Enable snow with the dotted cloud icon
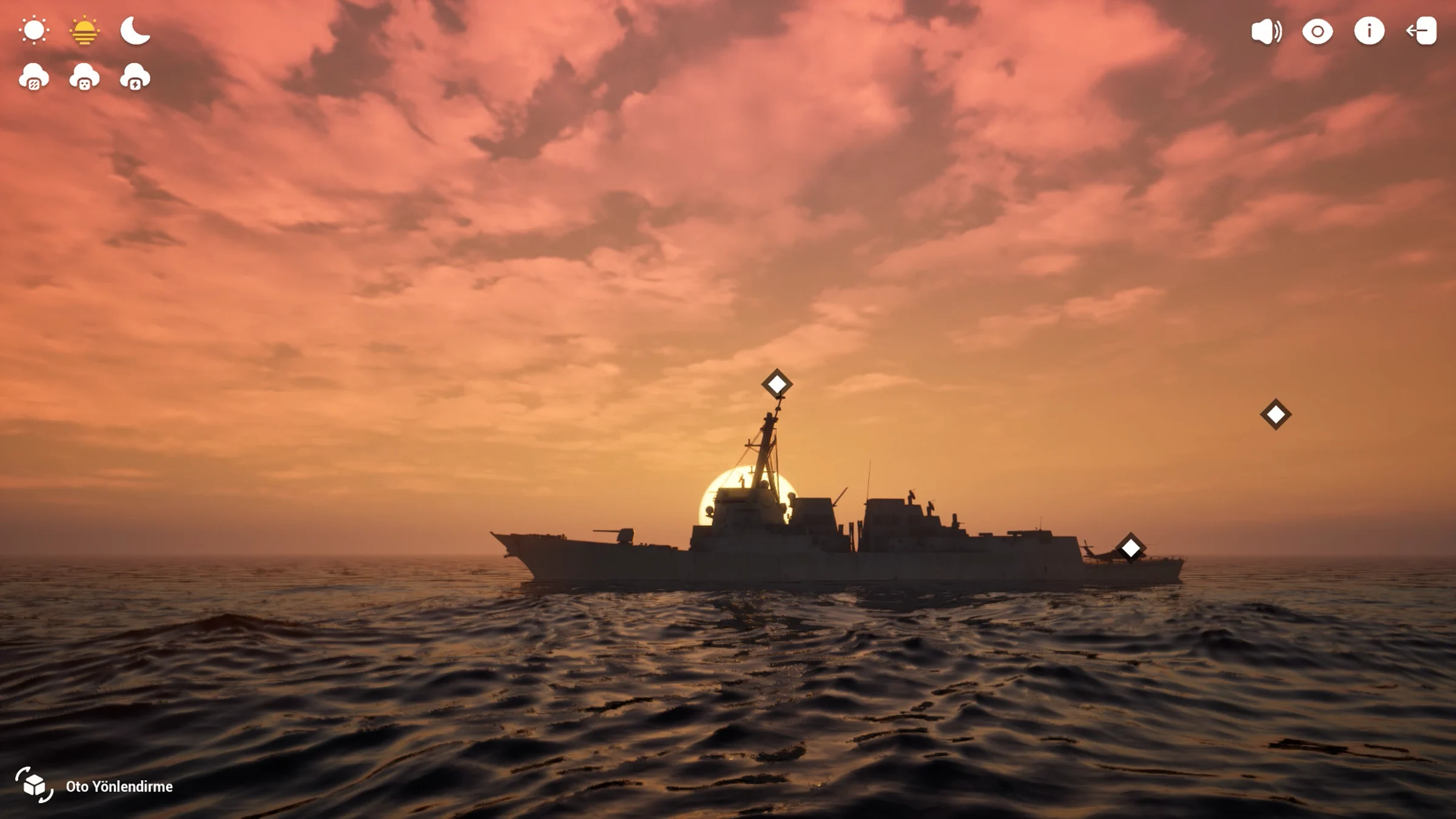 click(84, 78)
